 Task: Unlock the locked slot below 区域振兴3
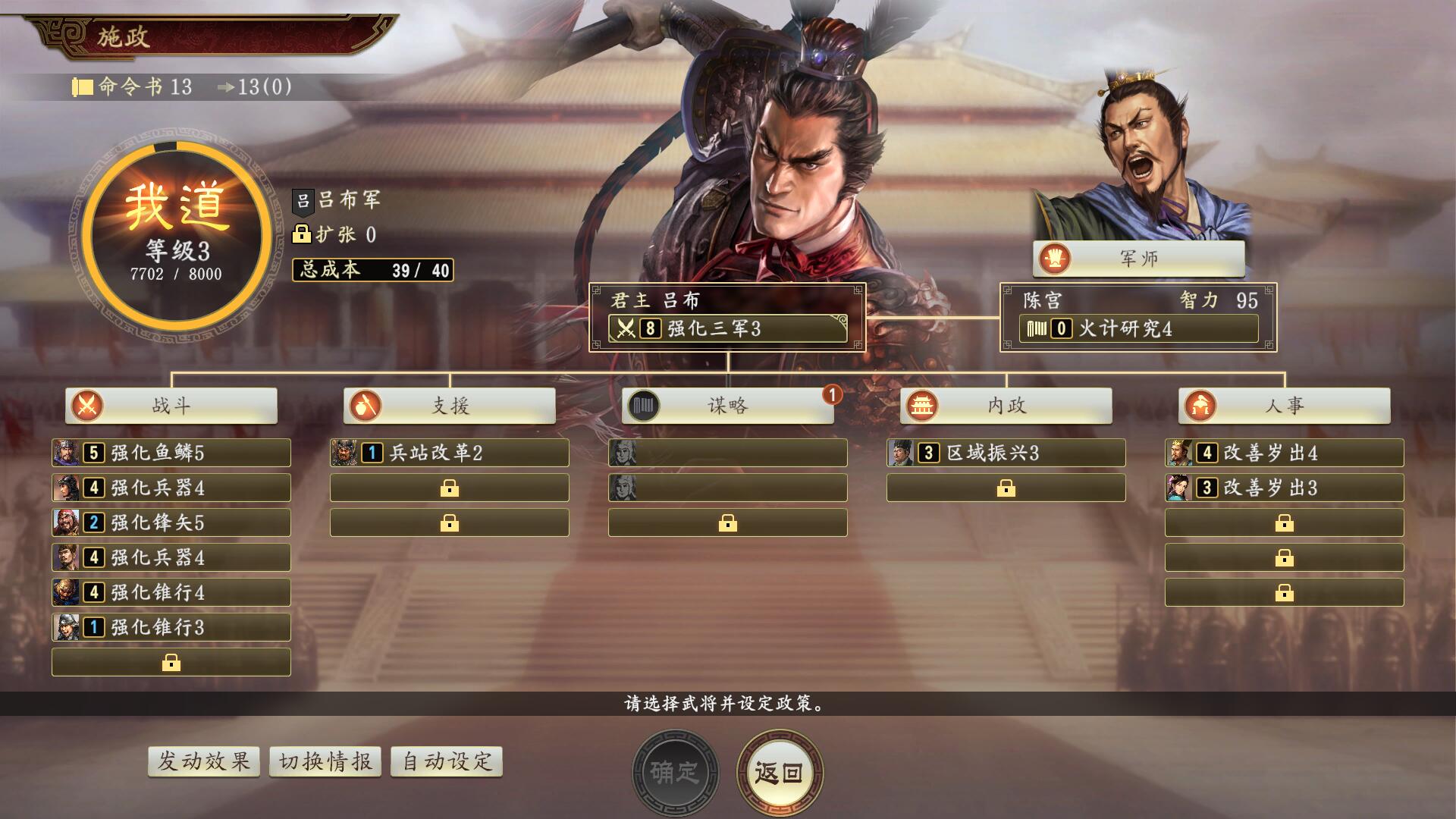1006,488
